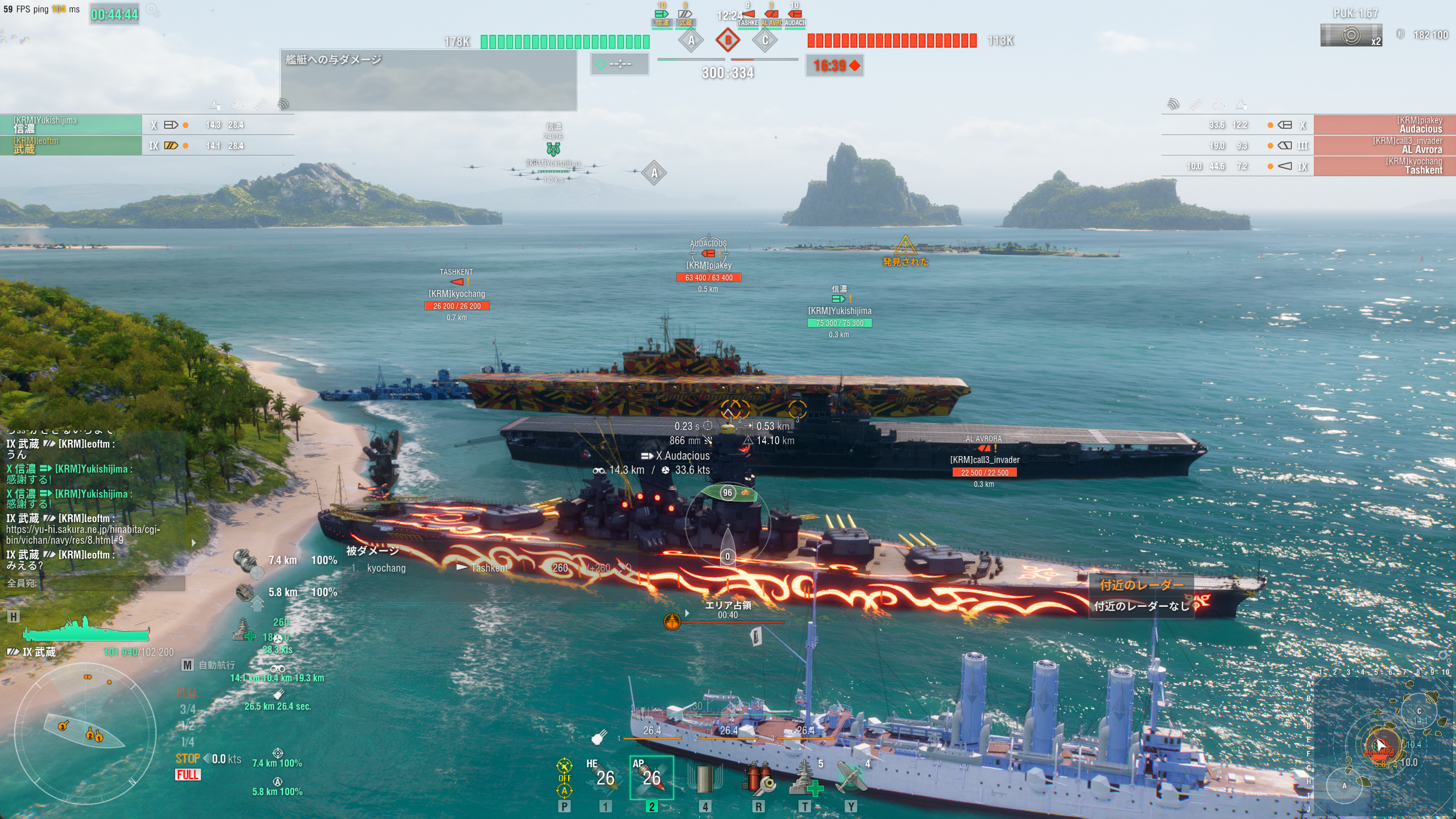Type in the all-chat input box
This screenshot has width=1456, height=819.
94,583
